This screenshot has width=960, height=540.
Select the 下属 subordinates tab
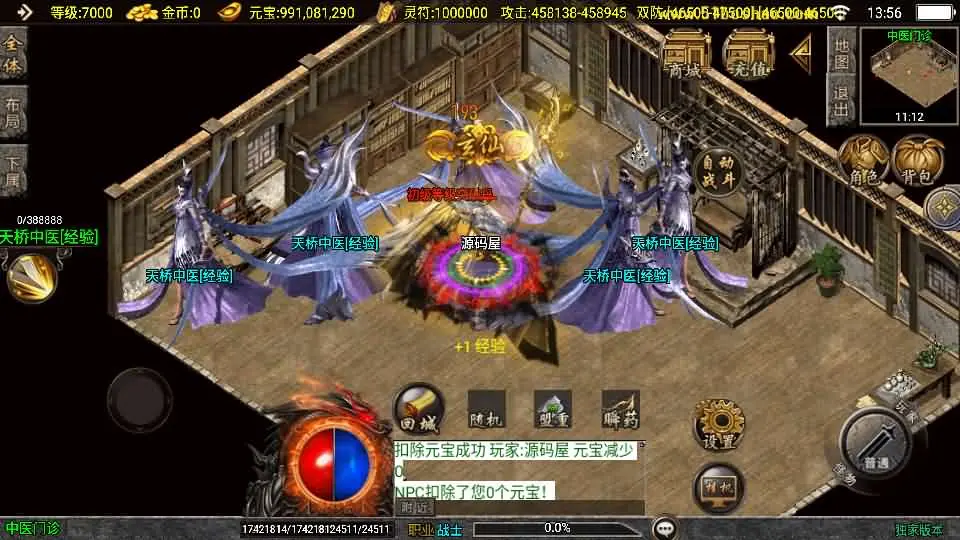[x=13, y=168]
